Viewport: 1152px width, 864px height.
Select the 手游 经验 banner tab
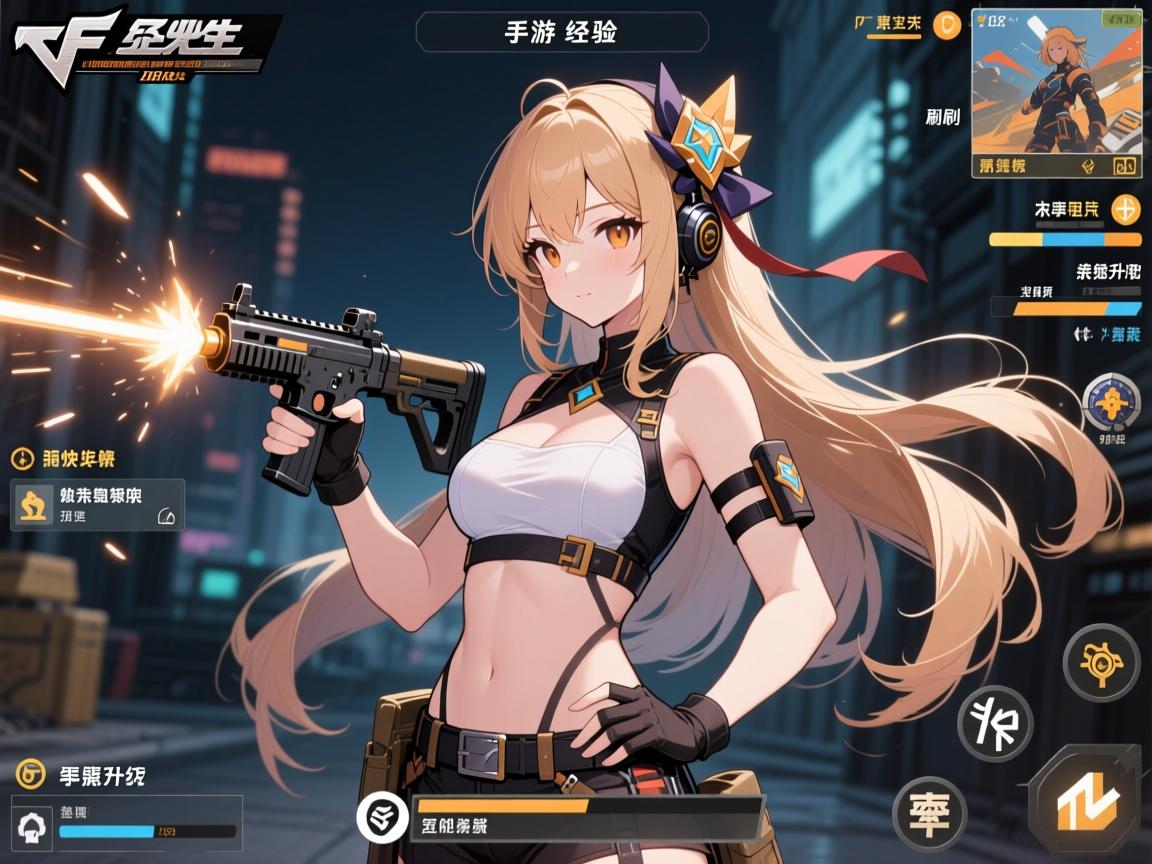point(562,32)
